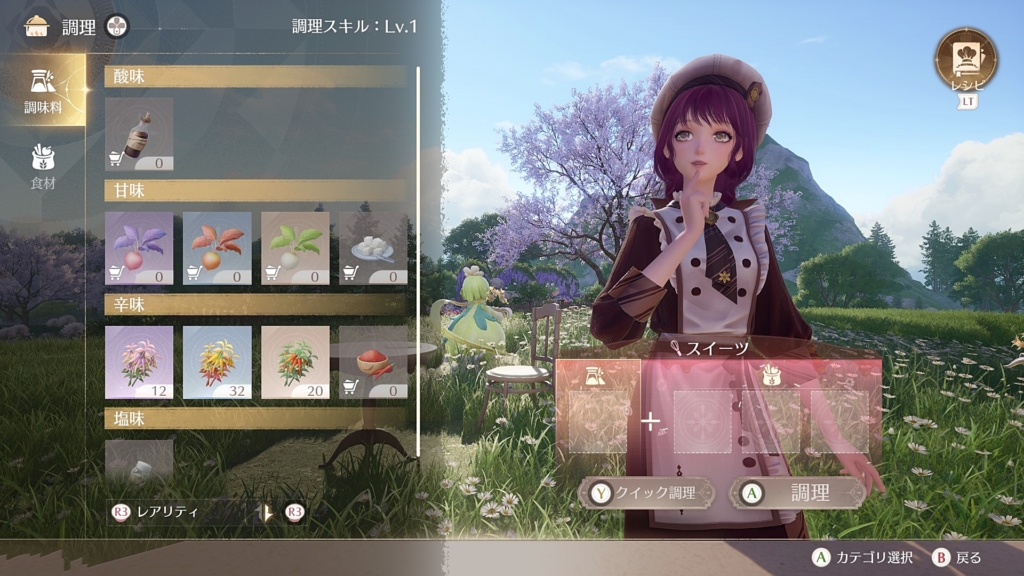Choose the pink flower with 12 count
Screen dimensions: 1024x576
coord(139,361)
